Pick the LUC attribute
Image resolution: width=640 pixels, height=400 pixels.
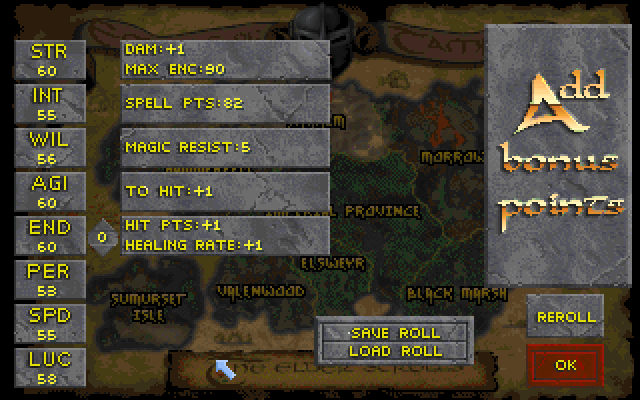(x=49, y=368)
